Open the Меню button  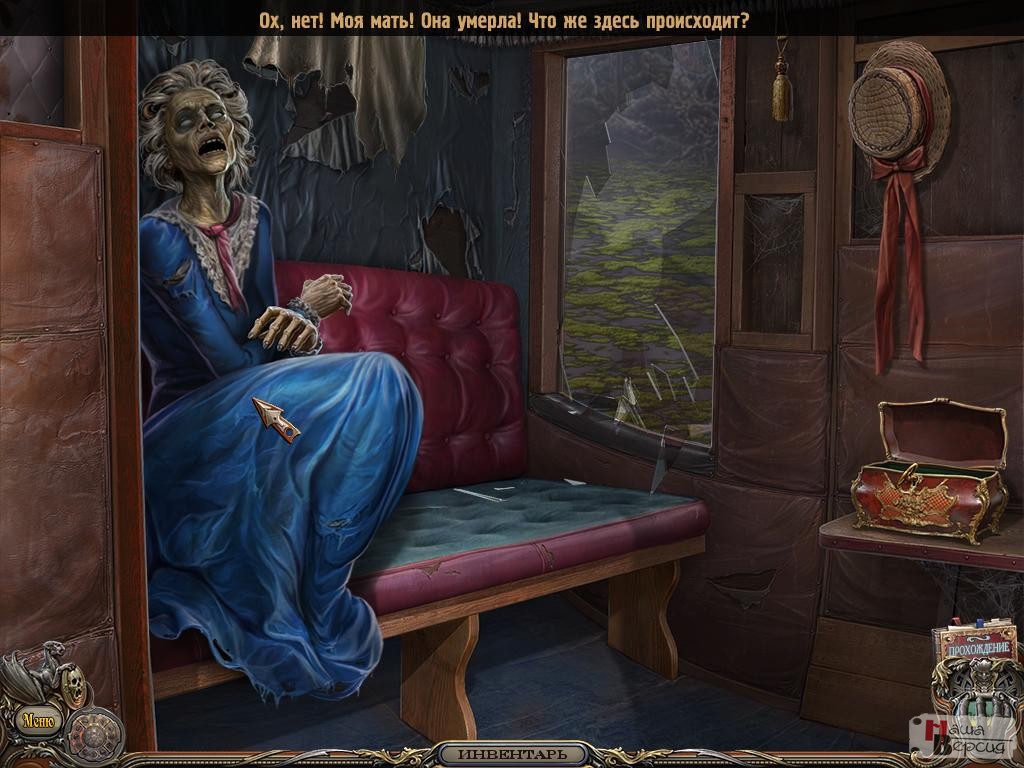pyautogui.click(x=36, y=719)
